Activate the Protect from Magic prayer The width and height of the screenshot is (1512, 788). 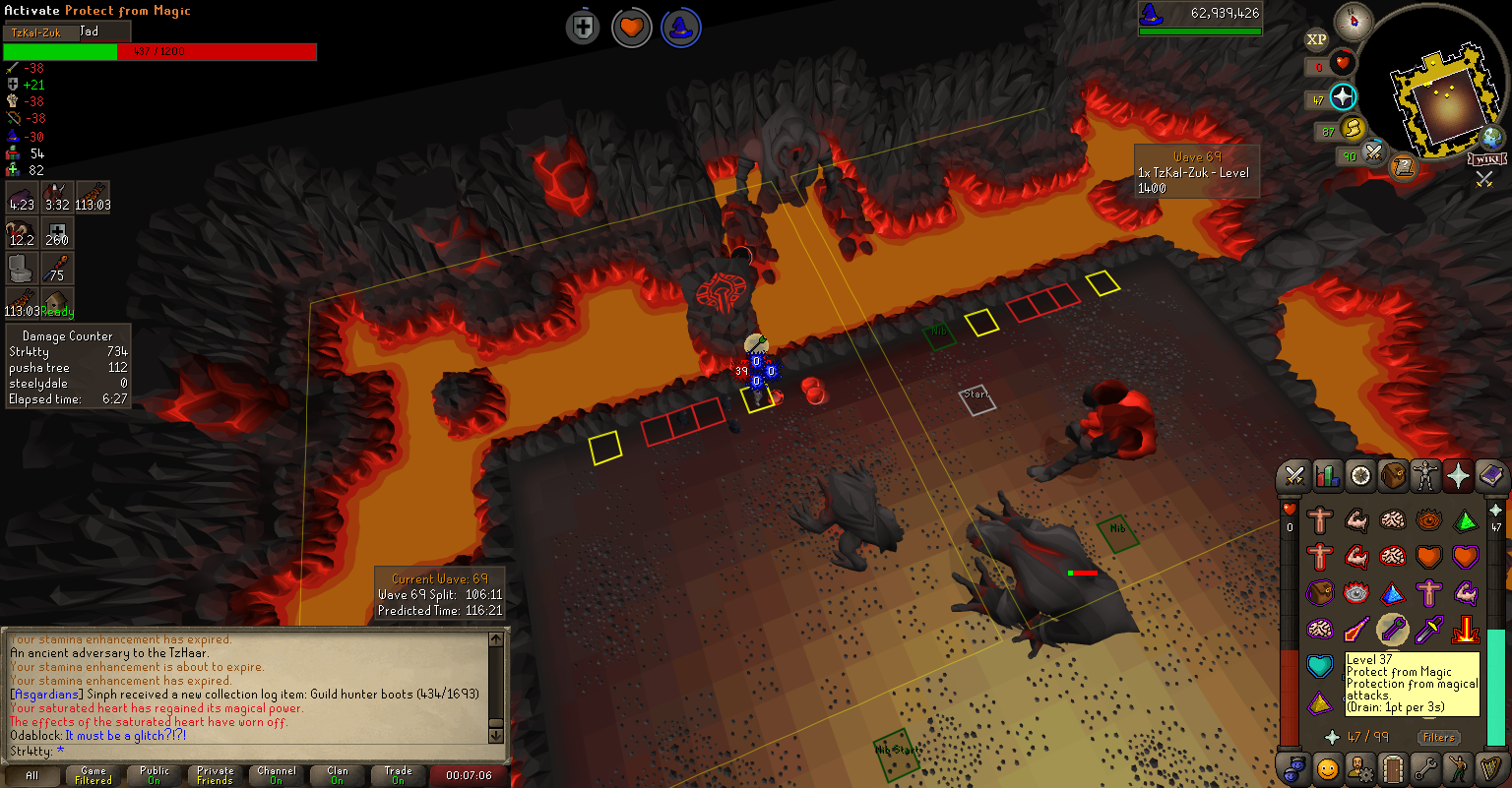(1392, 628)
